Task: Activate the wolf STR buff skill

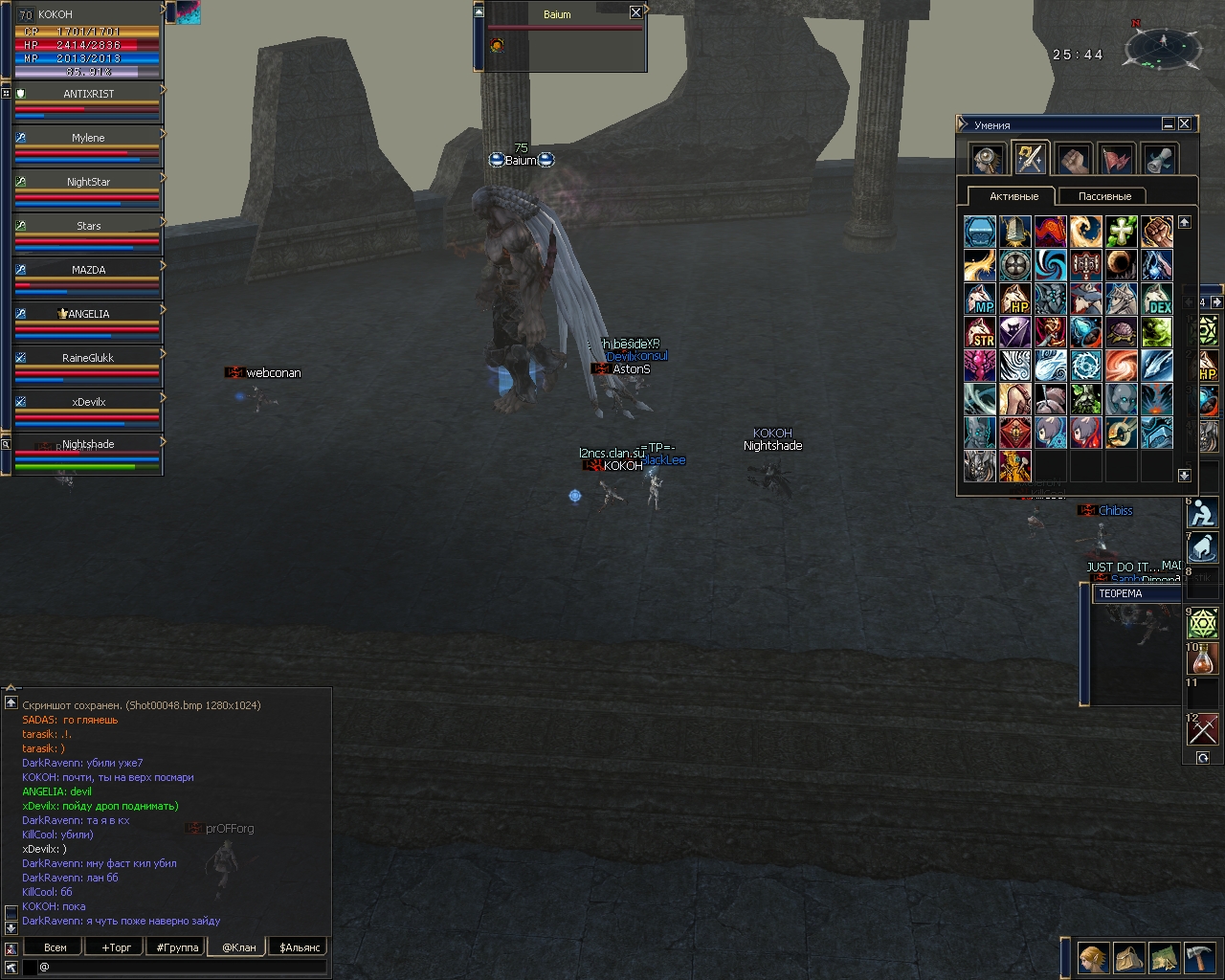Action: (980, 332)
